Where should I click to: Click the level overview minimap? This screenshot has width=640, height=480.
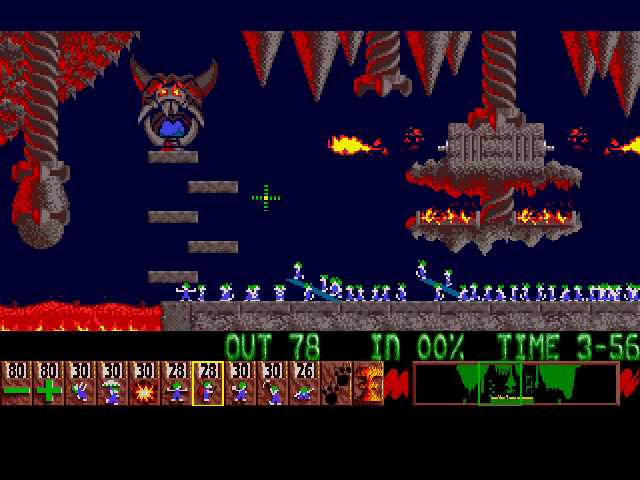tap(515, 384)
